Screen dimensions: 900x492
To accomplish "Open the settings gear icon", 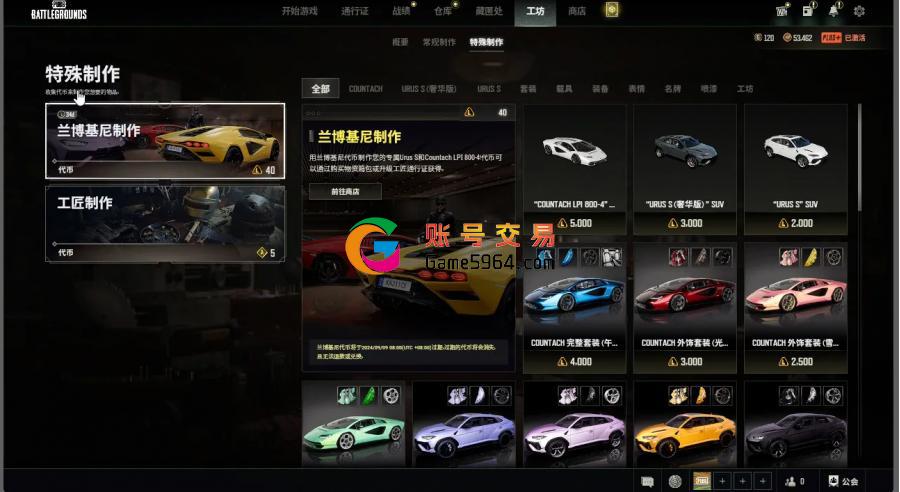I will point(859,11).
